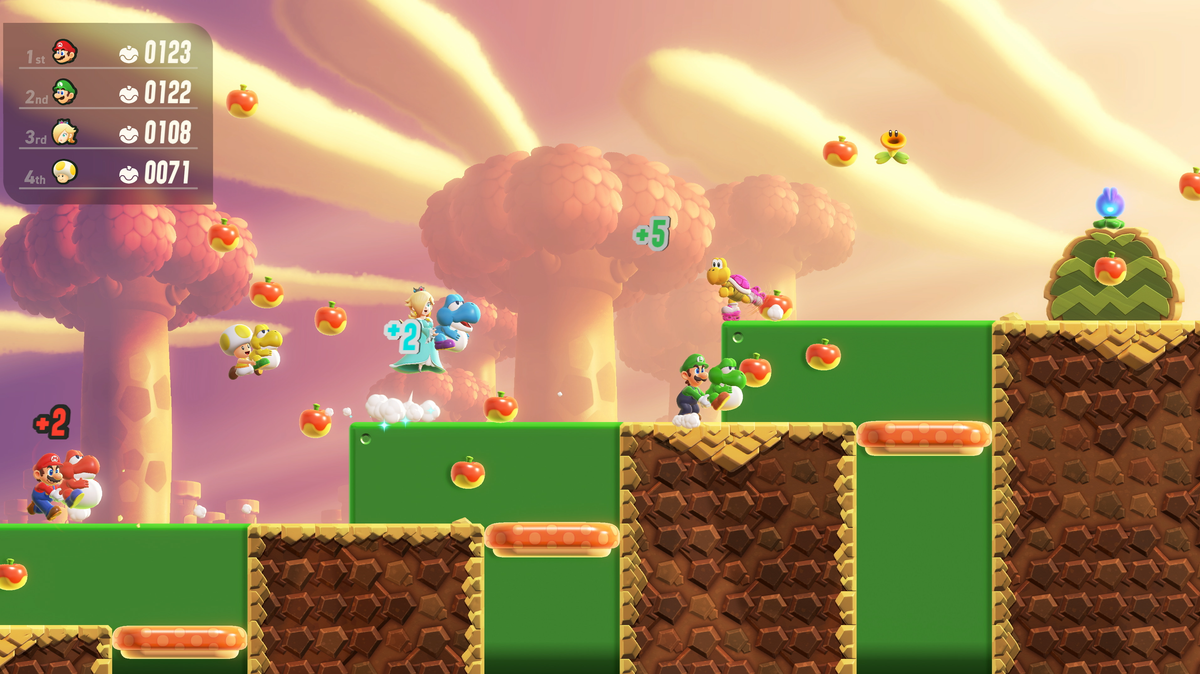1200x674 pixels.
Task: Choose Rosalina's portrait in the 3rd place row
Action: [65, 132]
